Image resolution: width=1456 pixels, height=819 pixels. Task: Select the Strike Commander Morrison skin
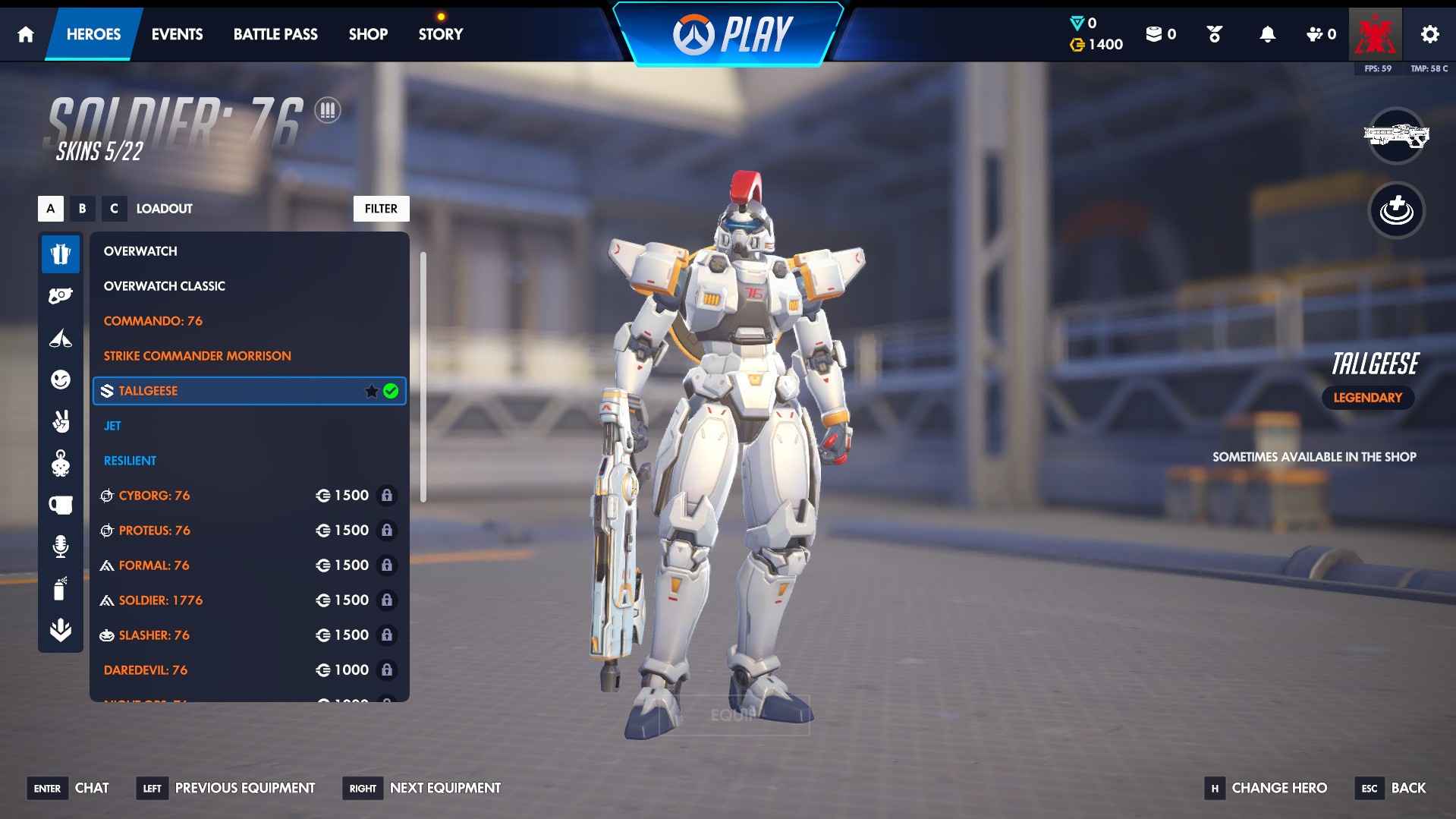pos(197,355)
